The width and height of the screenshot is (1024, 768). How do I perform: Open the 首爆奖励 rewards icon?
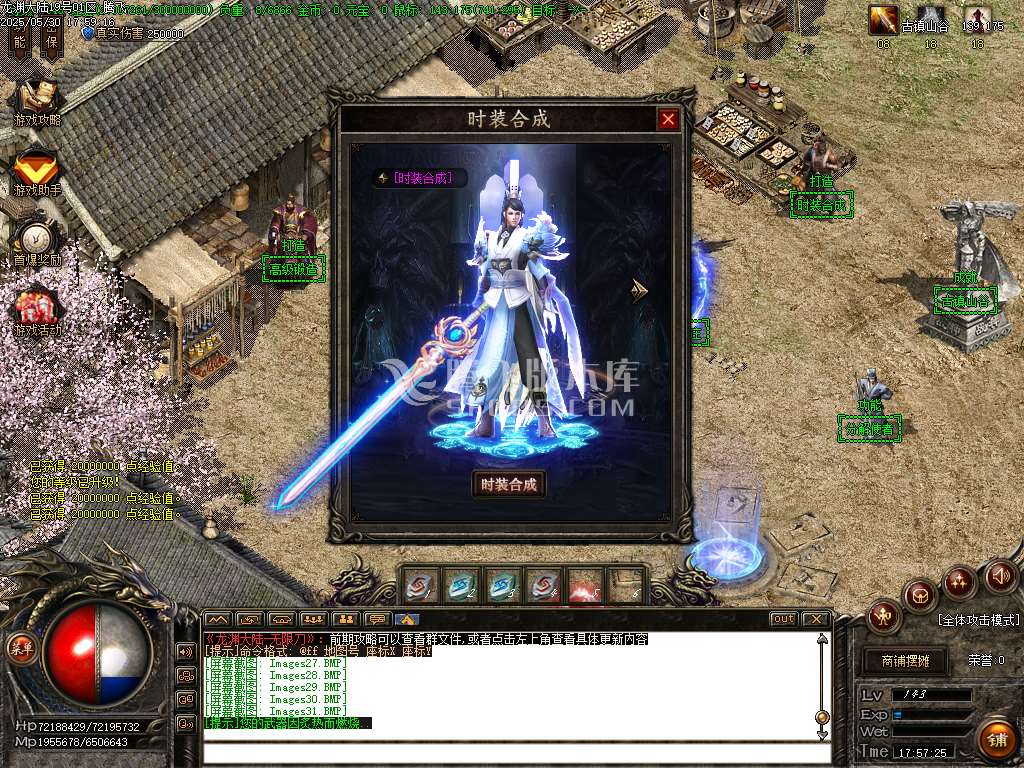pos(37,241)
